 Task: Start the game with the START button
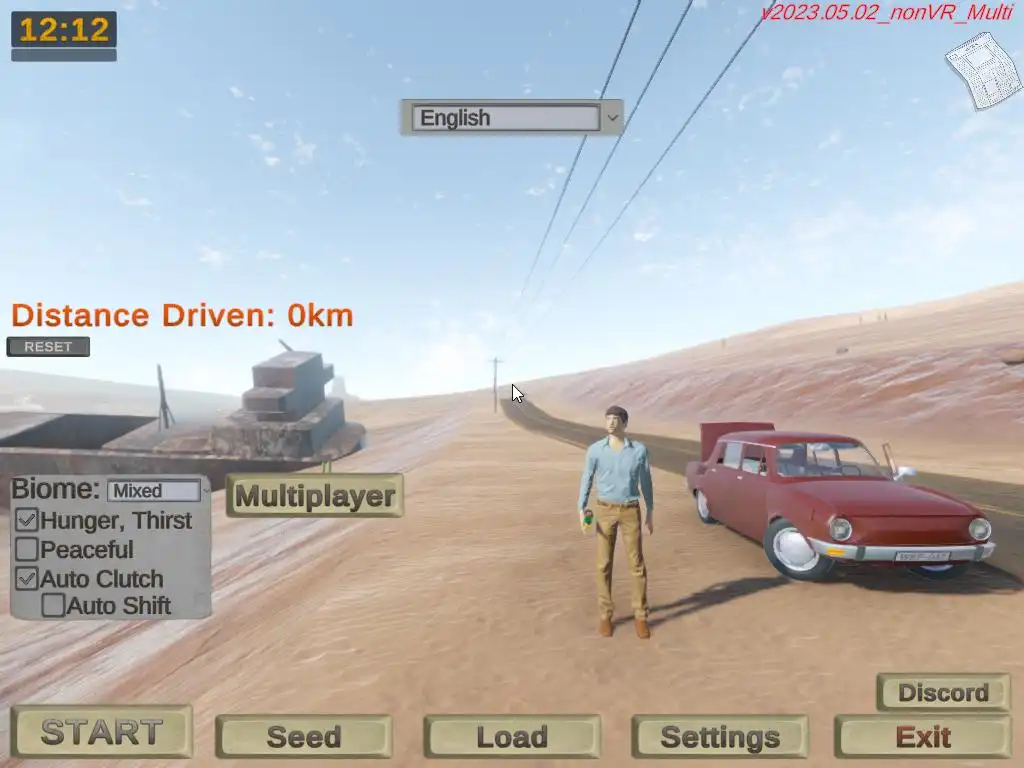pos(101,732)
